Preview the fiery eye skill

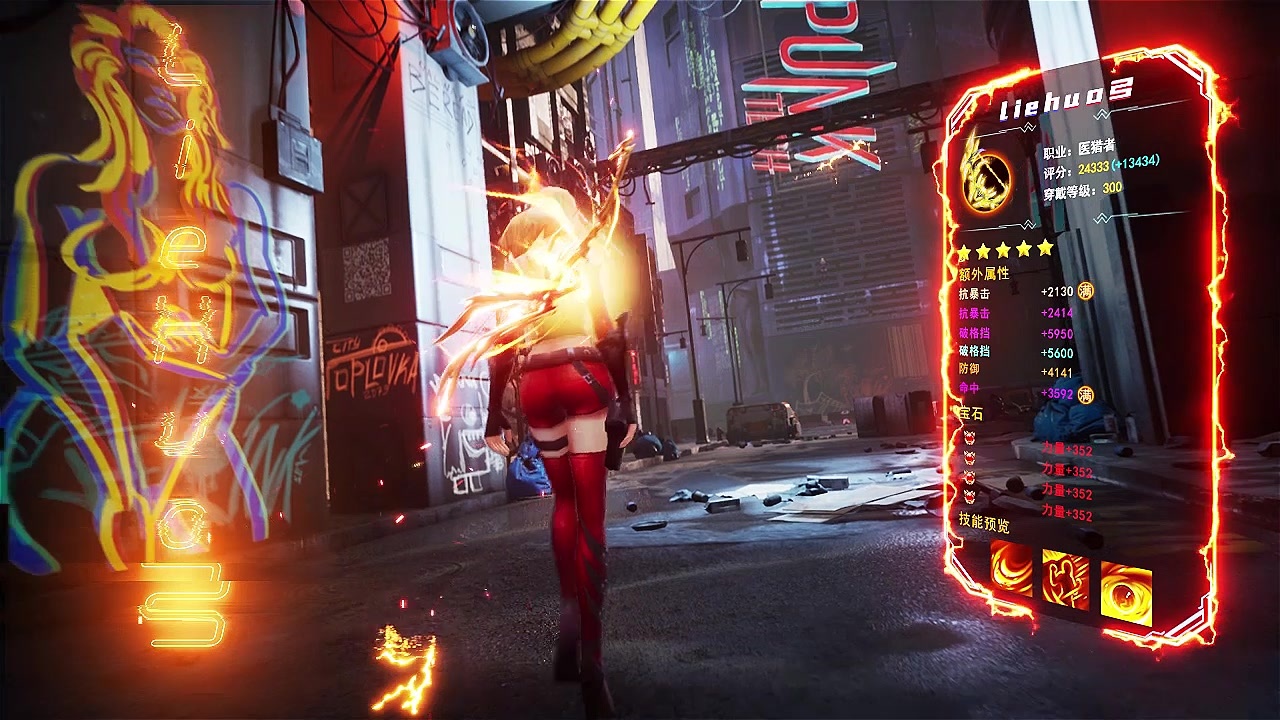tap(1126, 592)
